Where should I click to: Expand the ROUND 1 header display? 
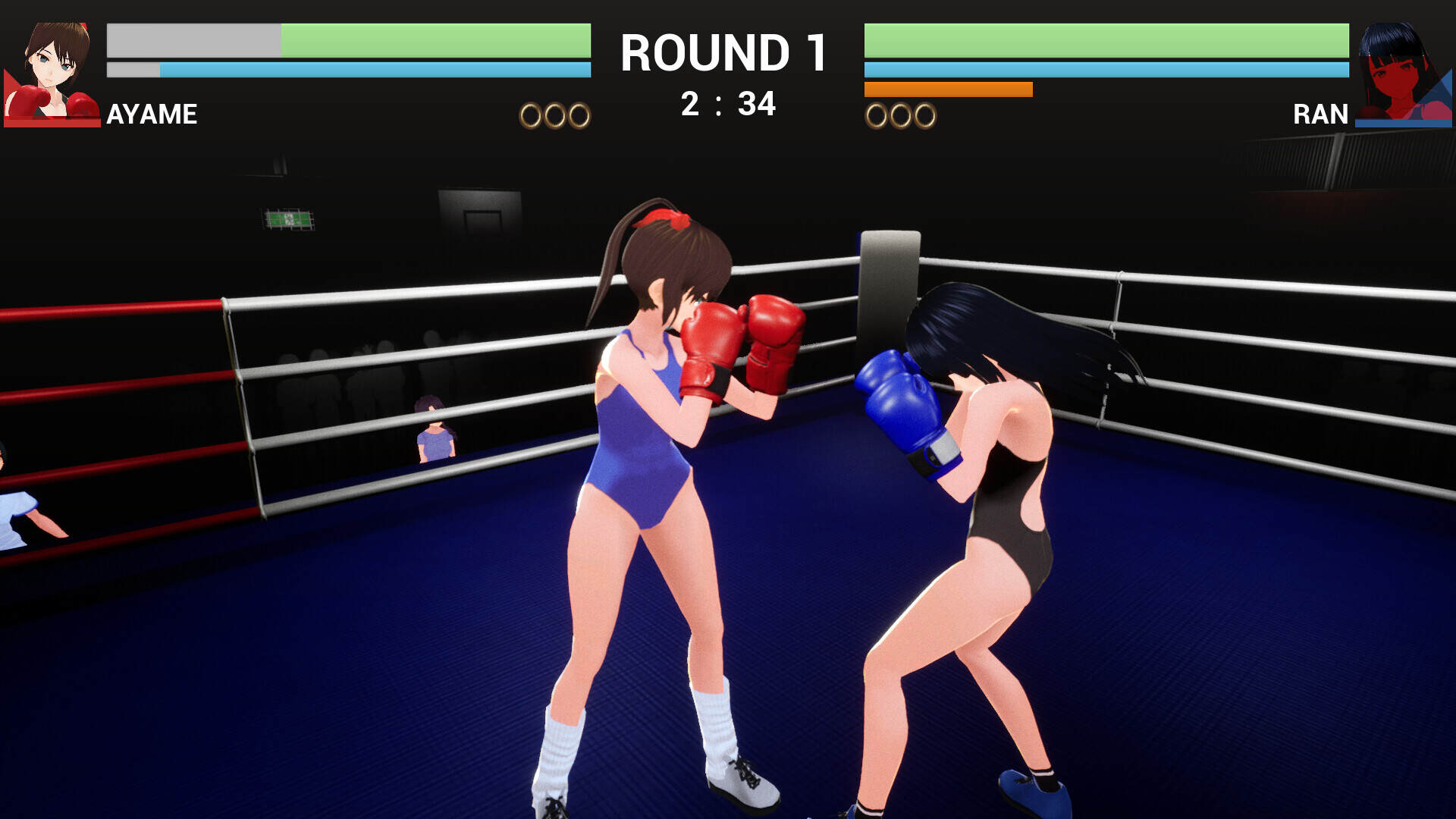click(x=723, y=52)
